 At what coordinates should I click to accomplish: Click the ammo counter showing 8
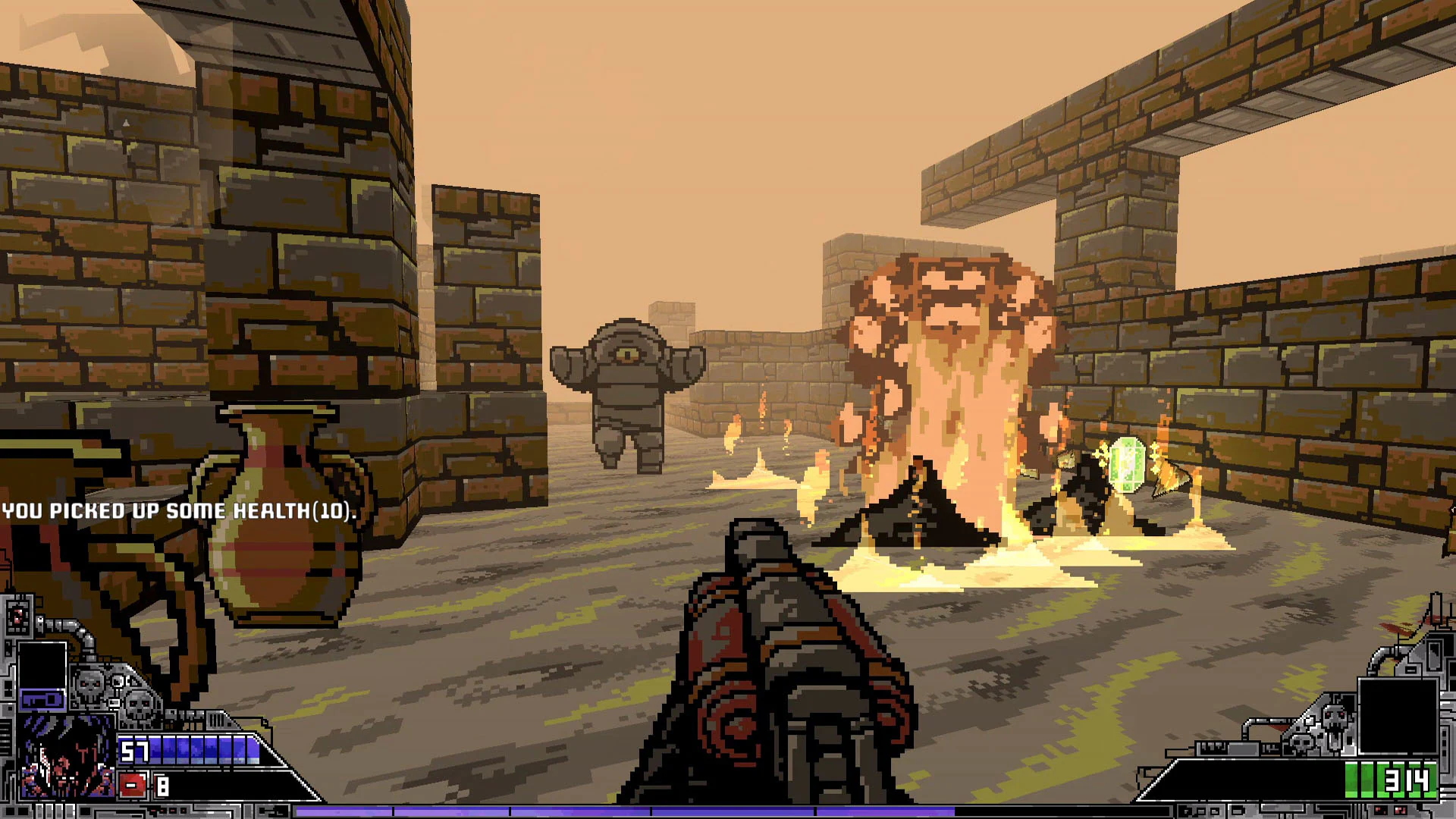click(162, 786)
